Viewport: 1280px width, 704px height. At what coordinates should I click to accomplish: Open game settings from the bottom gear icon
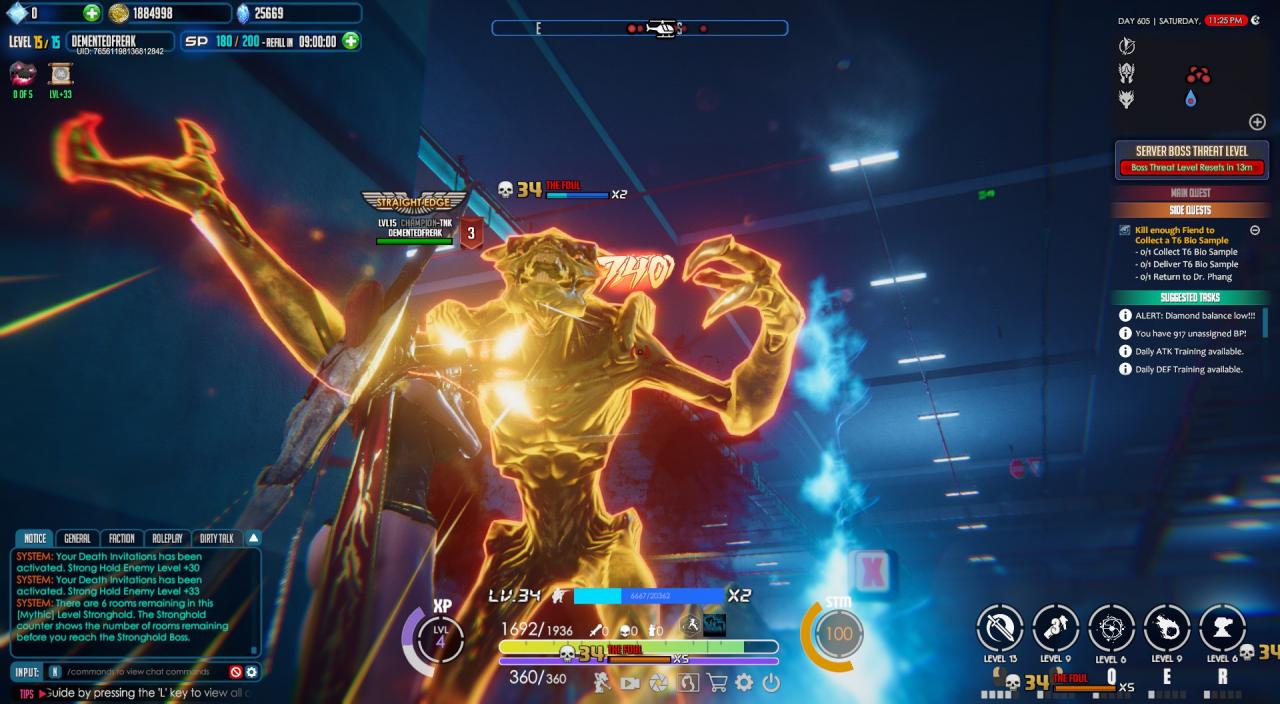point(744,683)
